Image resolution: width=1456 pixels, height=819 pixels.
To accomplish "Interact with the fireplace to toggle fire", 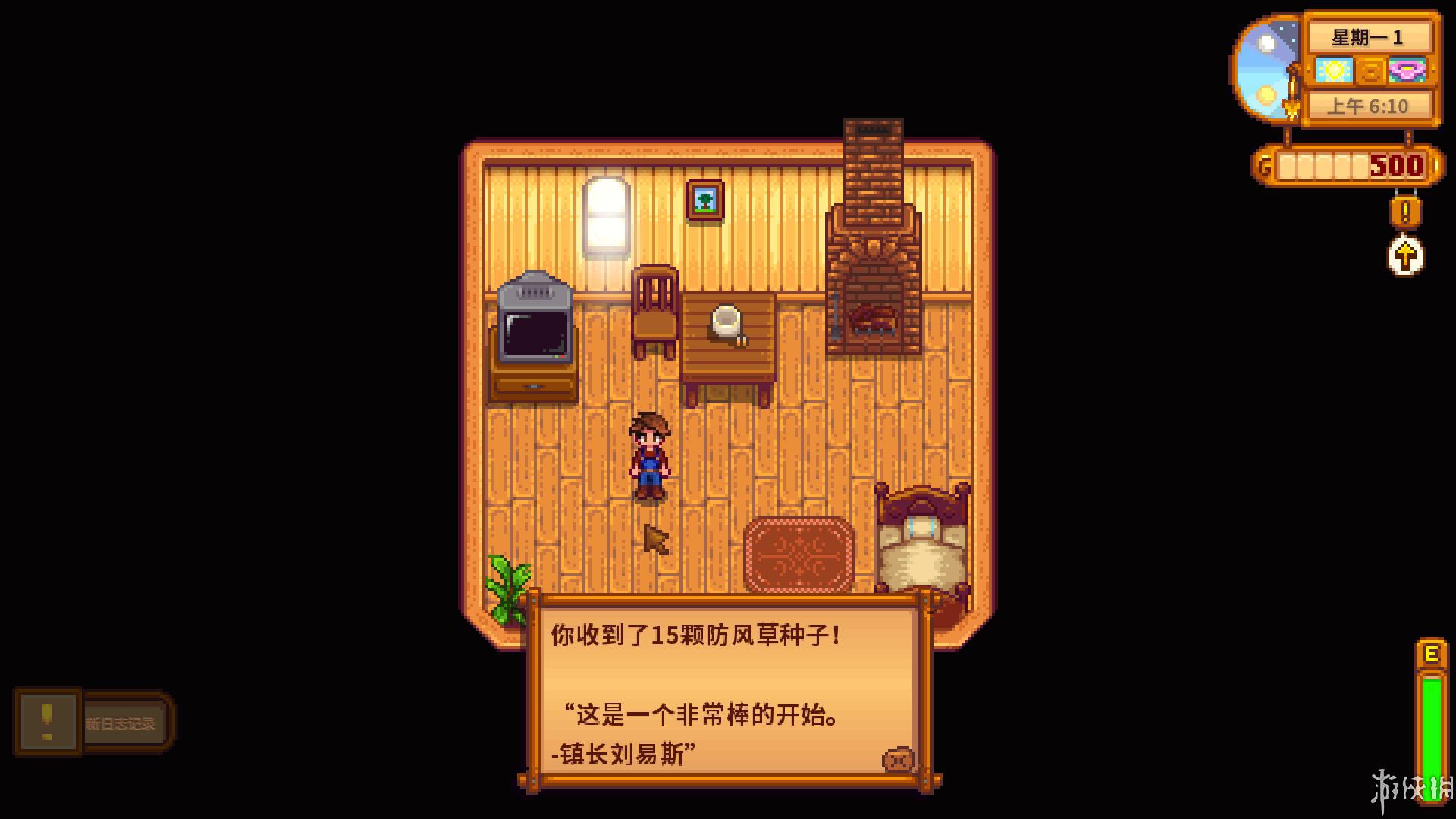I will [872, 303].
